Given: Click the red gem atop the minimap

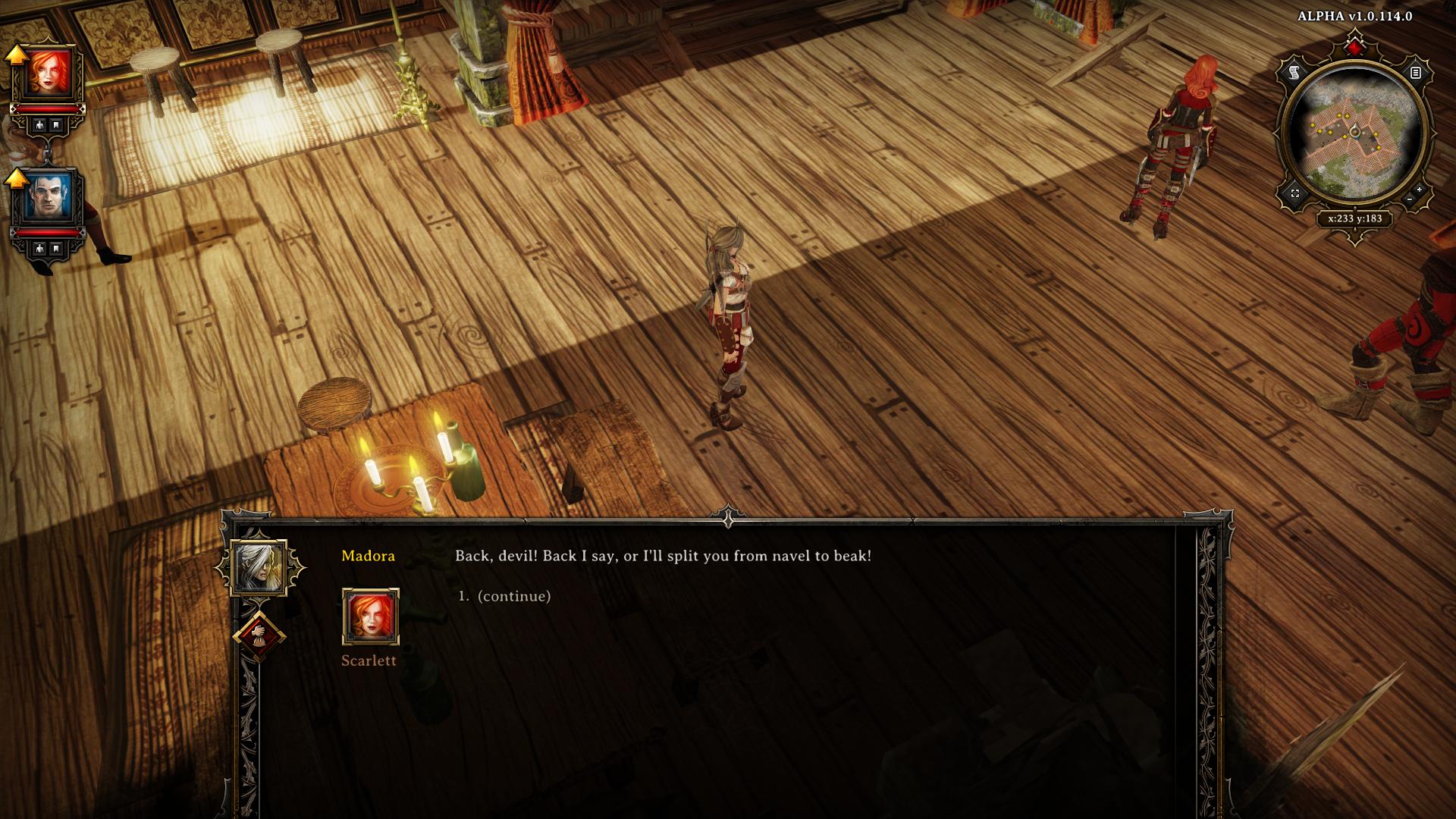Looking at the screenshot, I should click(1354, 47).
